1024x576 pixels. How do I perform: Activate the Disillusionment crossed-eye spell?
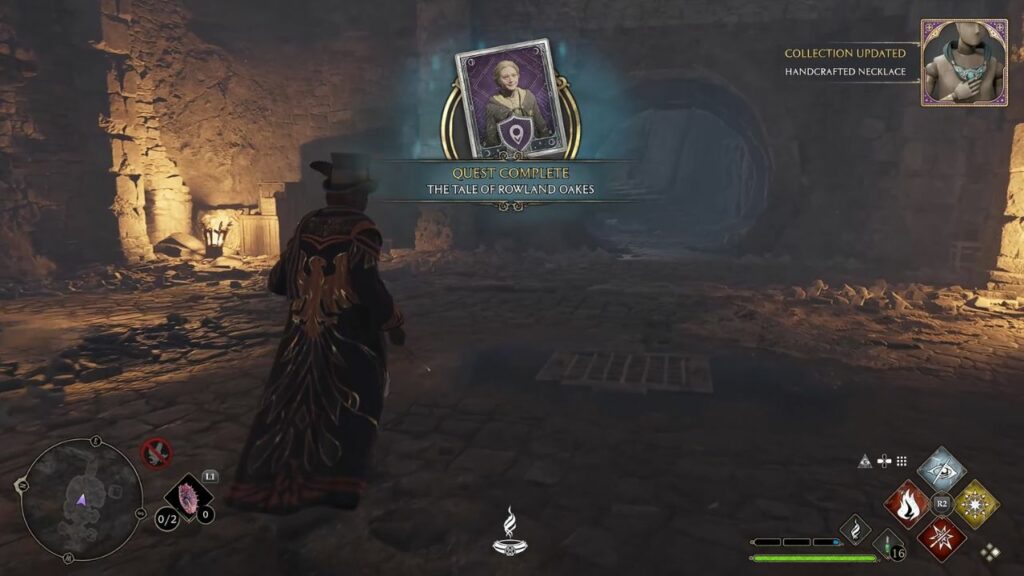[941, 470]
